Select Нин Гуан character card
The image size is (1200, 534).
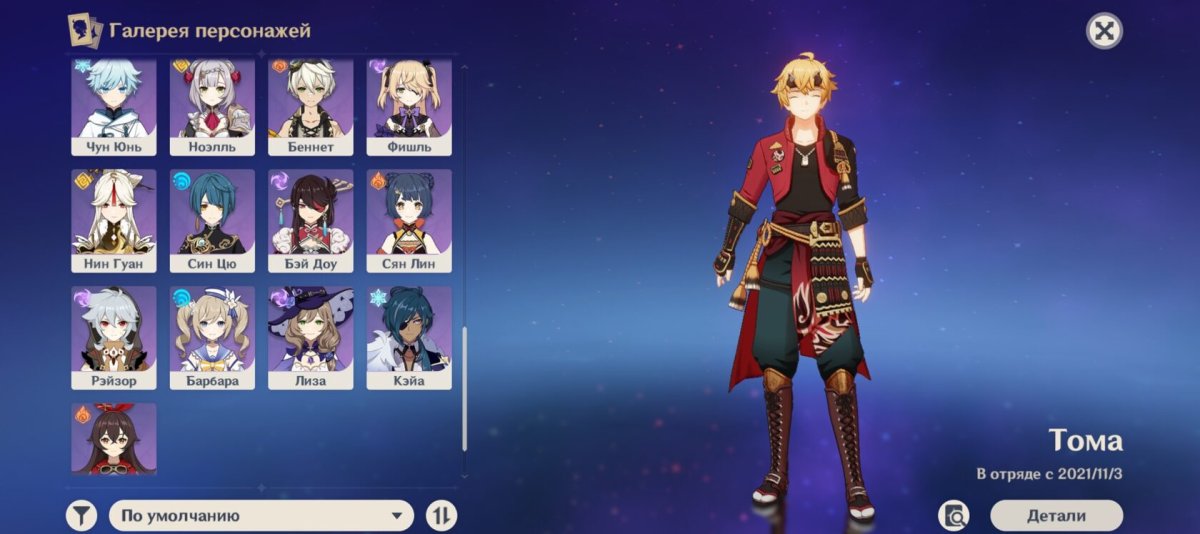(114, 220)
